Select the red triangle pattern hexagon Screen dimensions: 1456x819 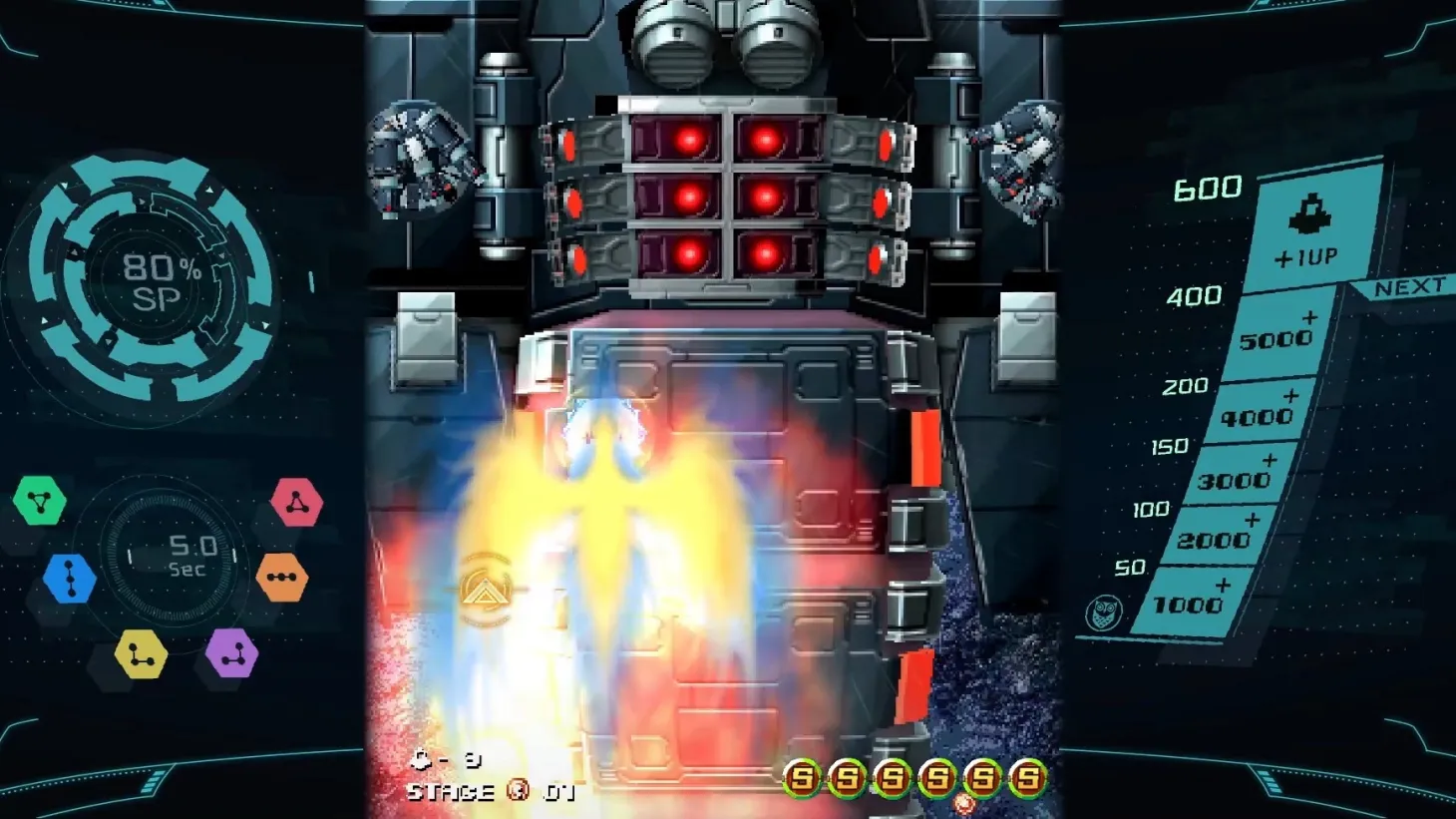click(298, 502)
